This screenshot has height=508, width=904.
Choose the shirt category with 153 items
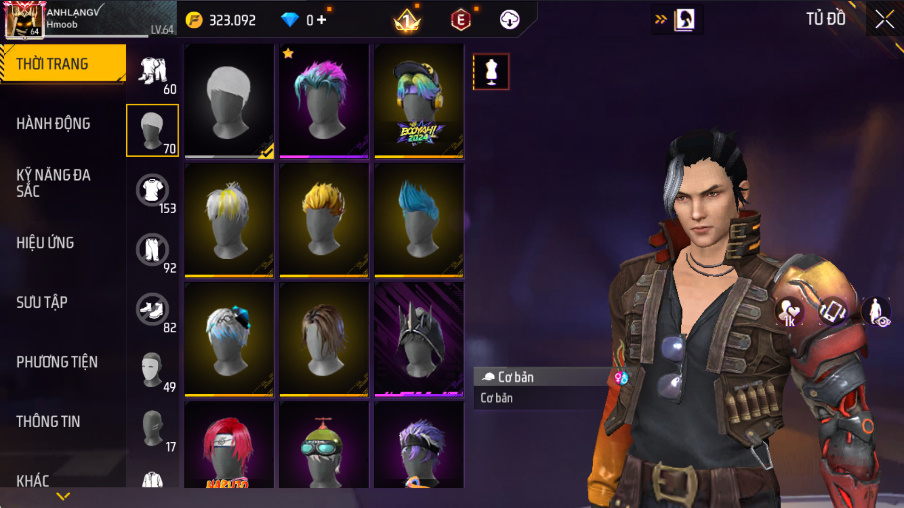[x=152, y=191]
